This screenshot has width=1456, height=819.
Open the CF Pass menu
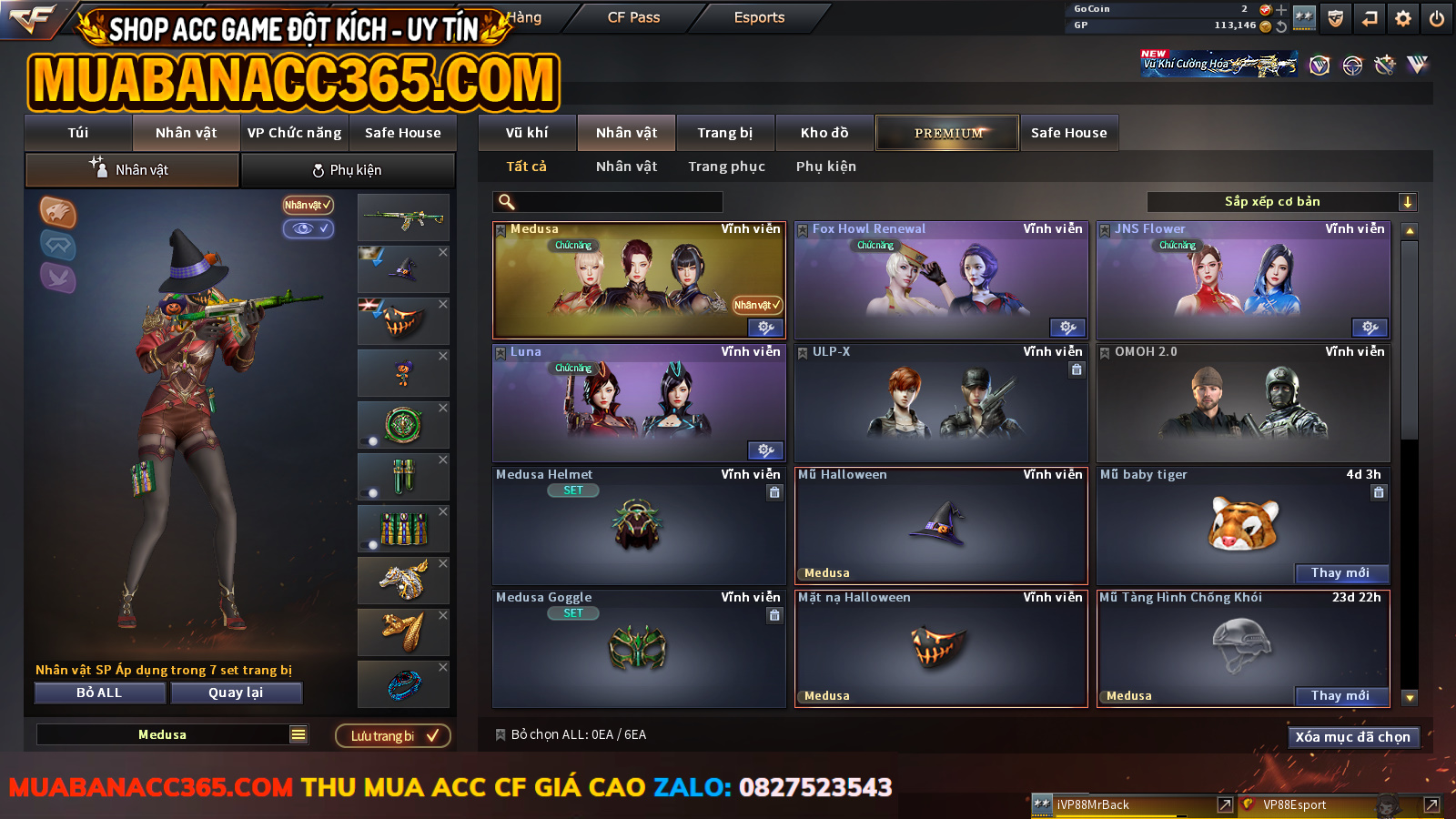click(x=633, y=17)
